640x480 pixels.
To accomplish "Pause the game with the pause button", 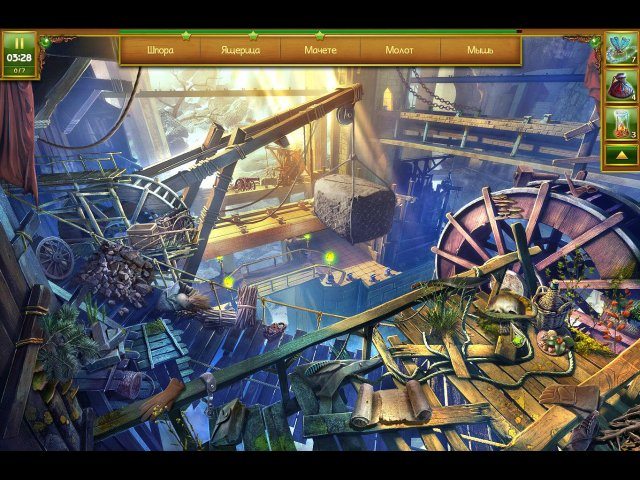I will (18, 43).
